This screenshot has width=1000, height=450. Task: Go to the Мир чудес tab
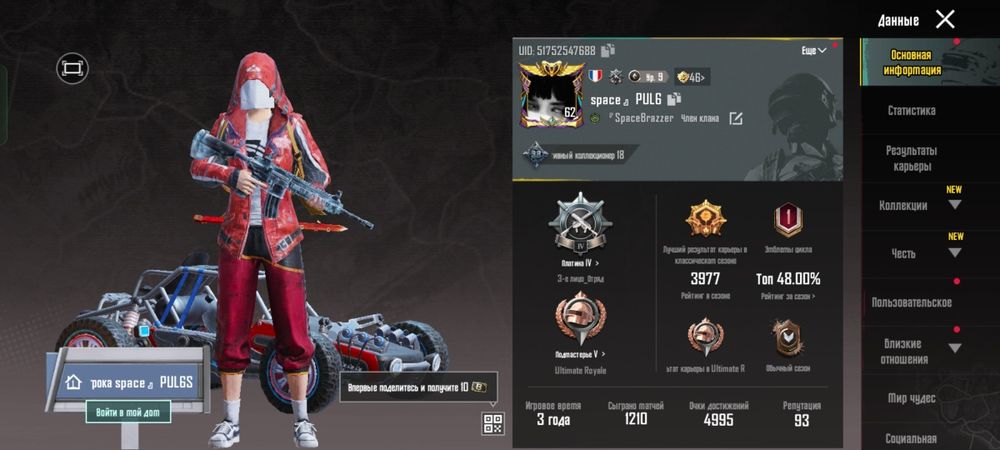click(911, 398)
